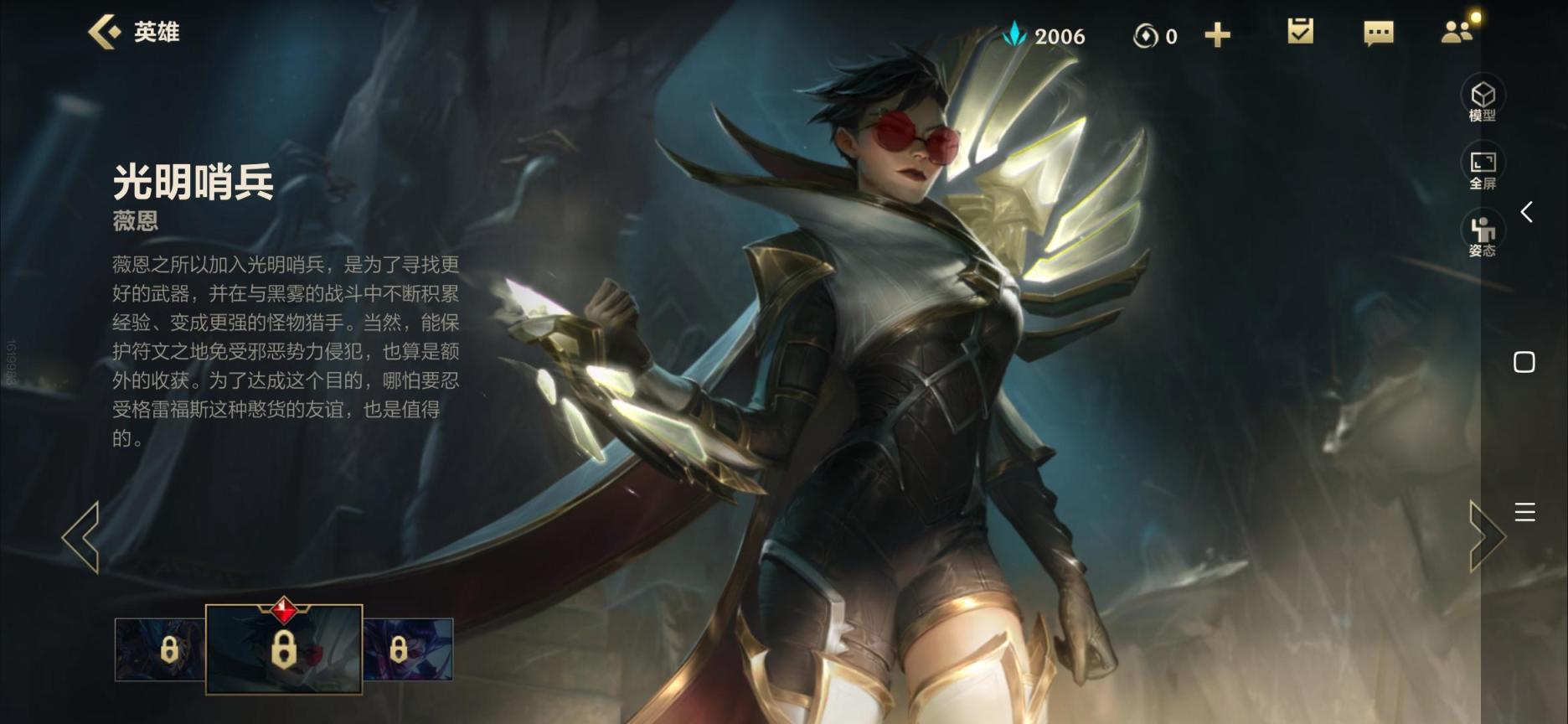
Task: Go to the next skin with right arrow
Action: (x=1487, y=537)
